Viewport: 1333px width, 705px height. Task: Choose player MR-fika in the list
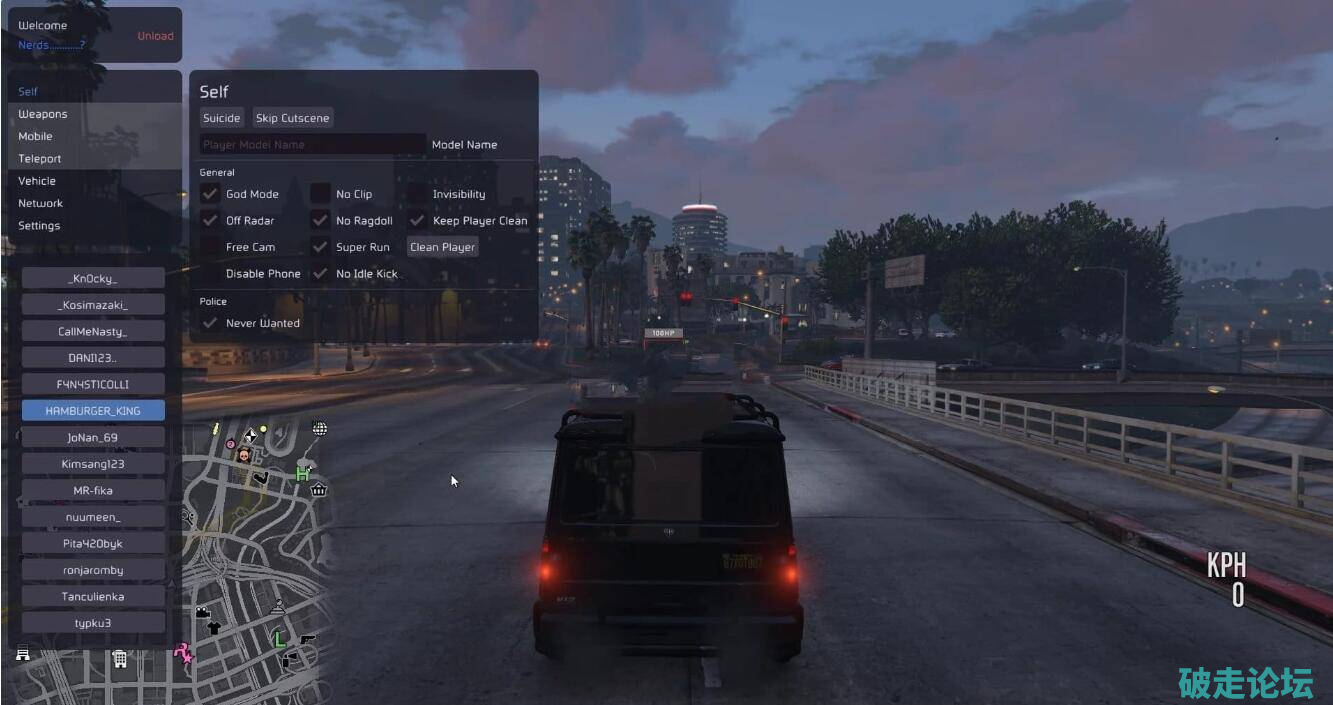[x=93, y=491]
